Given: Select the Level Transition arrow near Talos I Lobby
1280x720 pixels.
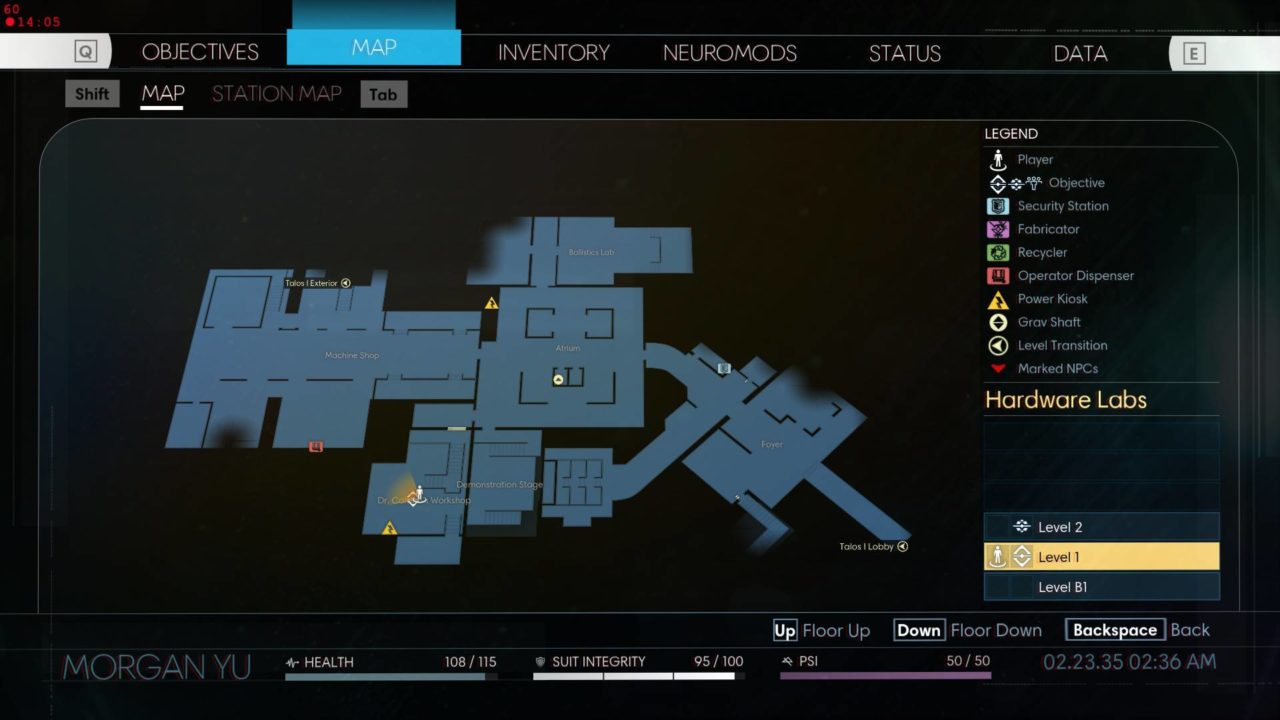Looking at the screenshot, I should click(902, 546).
